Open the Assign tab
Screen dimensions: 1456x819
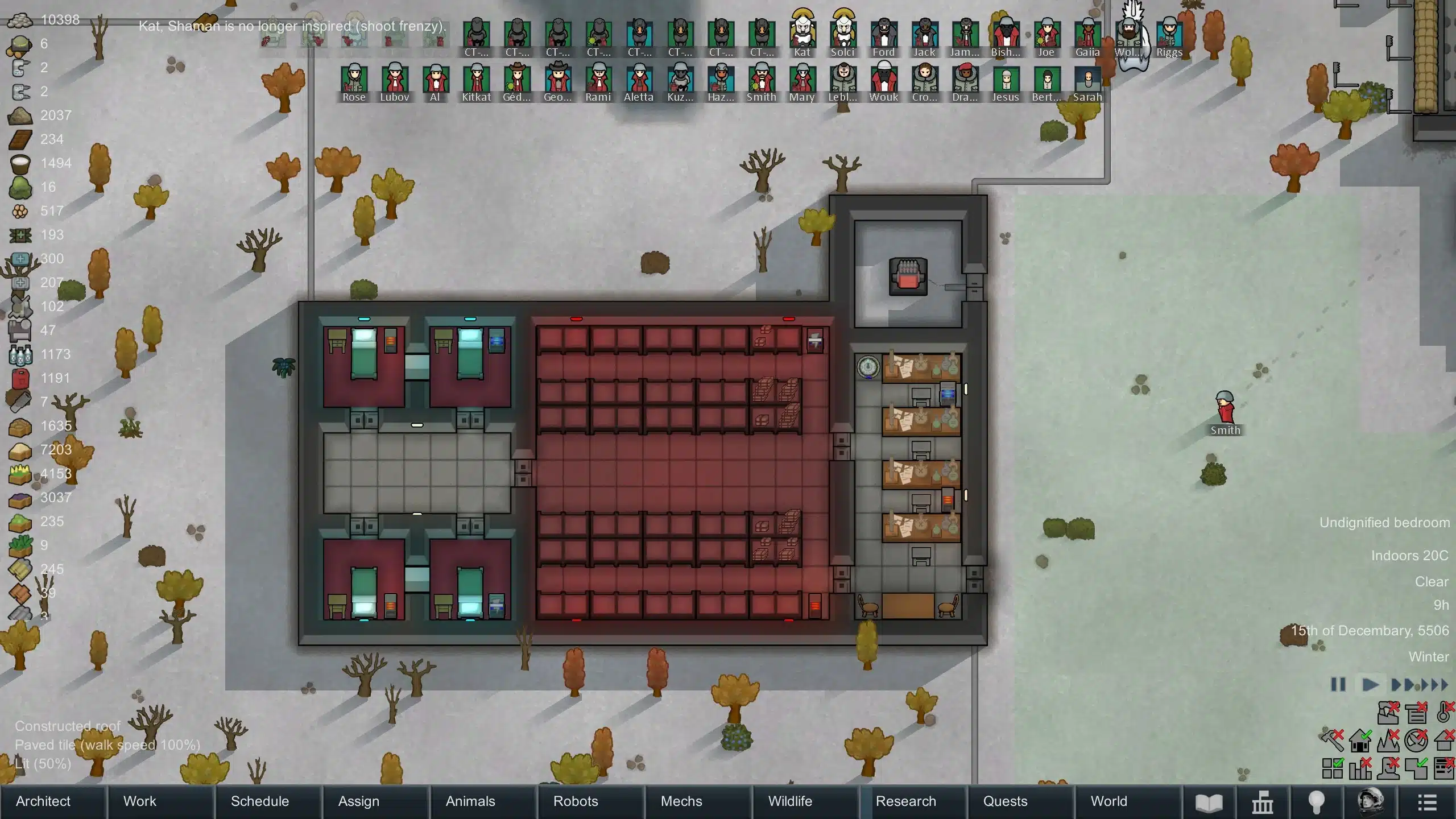tap(358, 801)
